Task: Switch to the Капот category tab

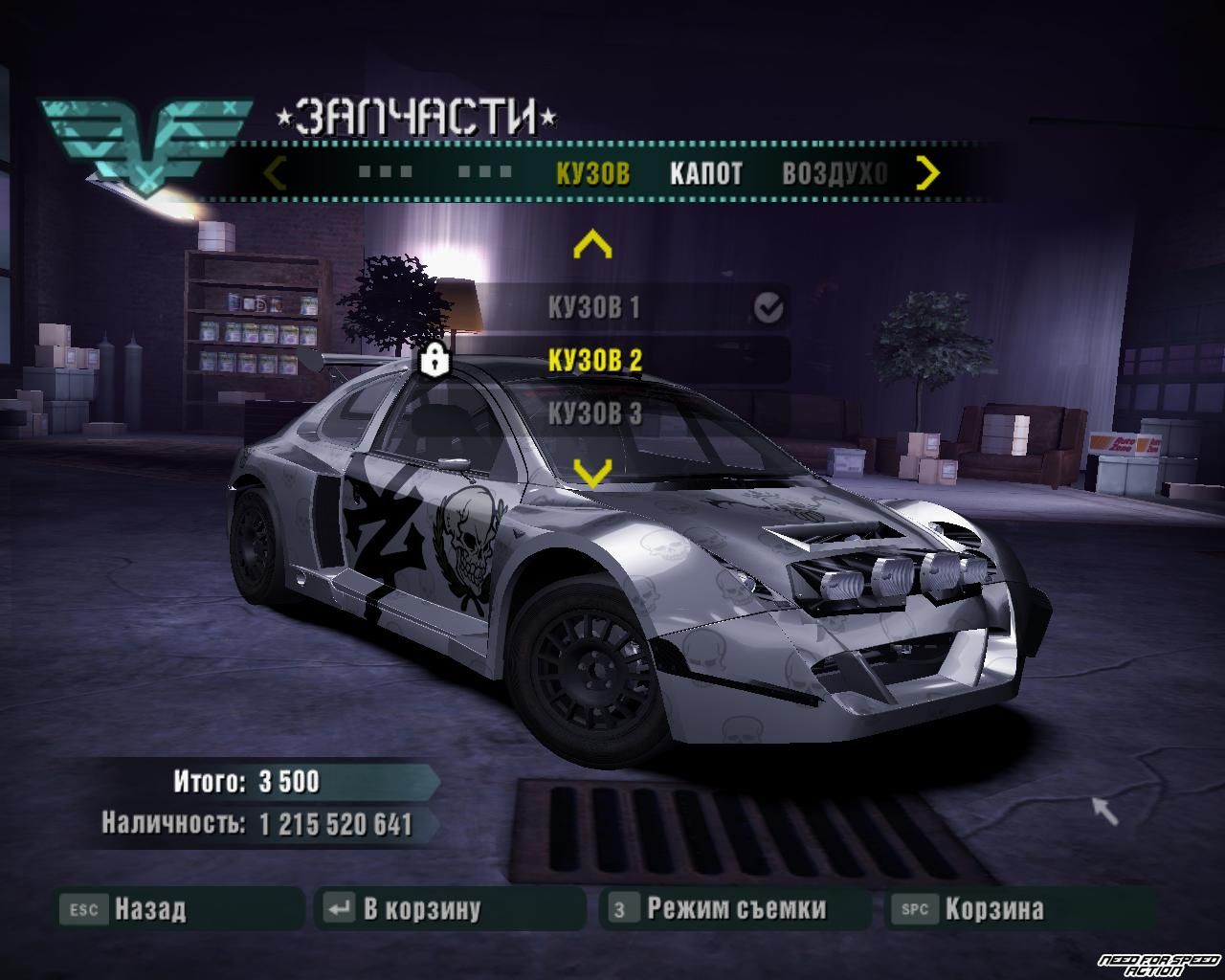Action: 705,173
